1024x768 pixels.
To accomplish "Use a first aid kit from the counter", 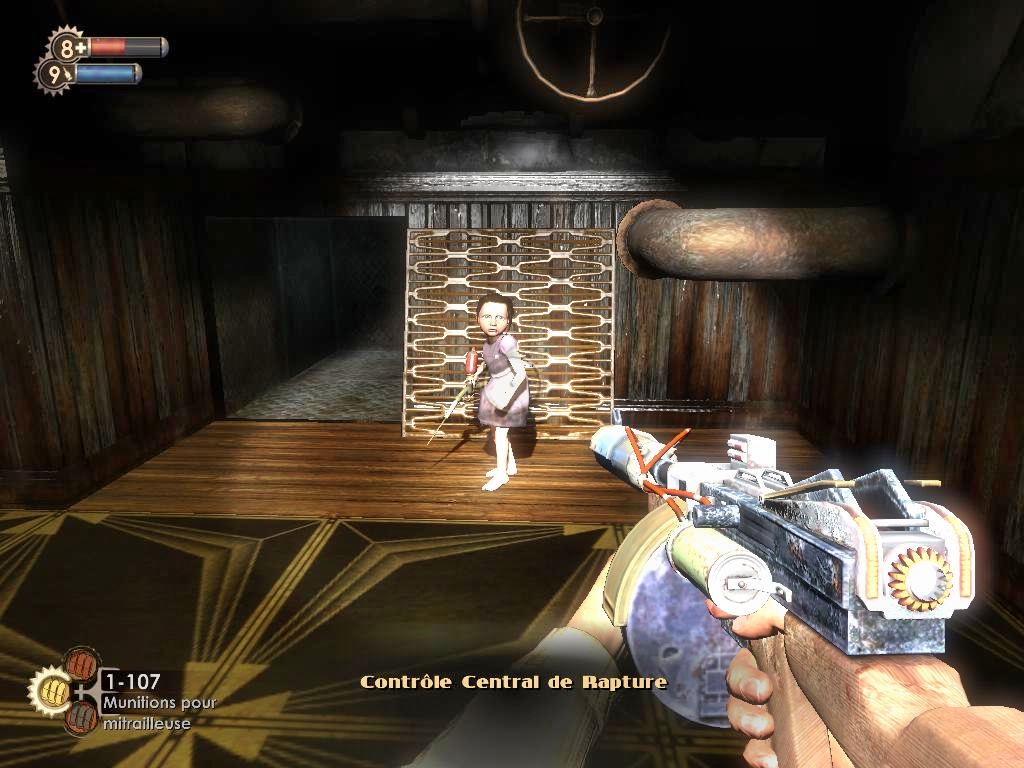I will pos(68,47).
